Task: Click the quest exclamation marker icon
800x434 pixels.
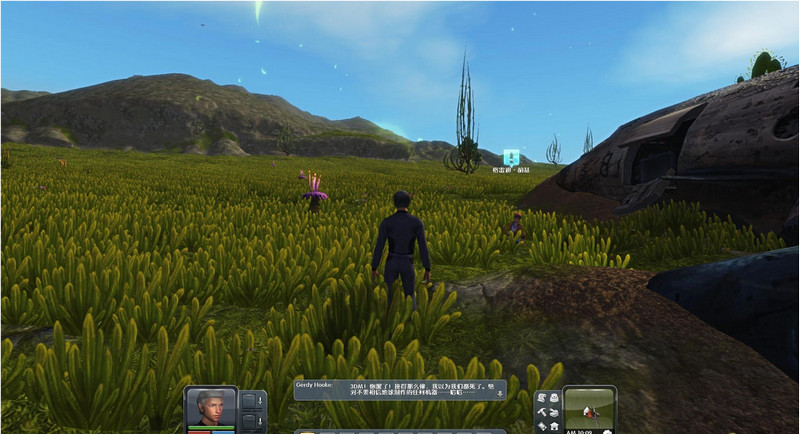Action: pyautogui.click(x=511, y=157)
